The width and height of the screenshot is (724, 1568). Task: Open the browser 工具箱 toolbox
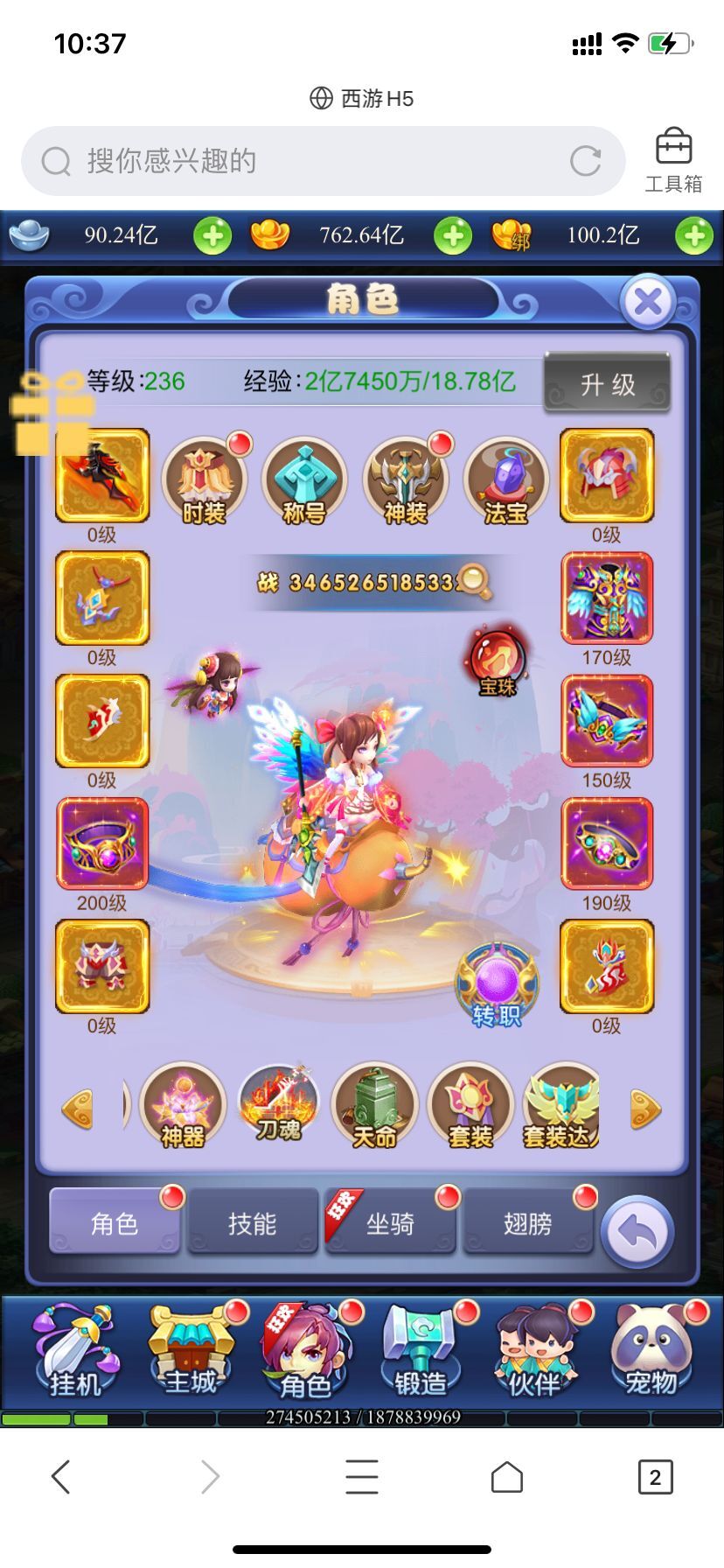[673, 160]
